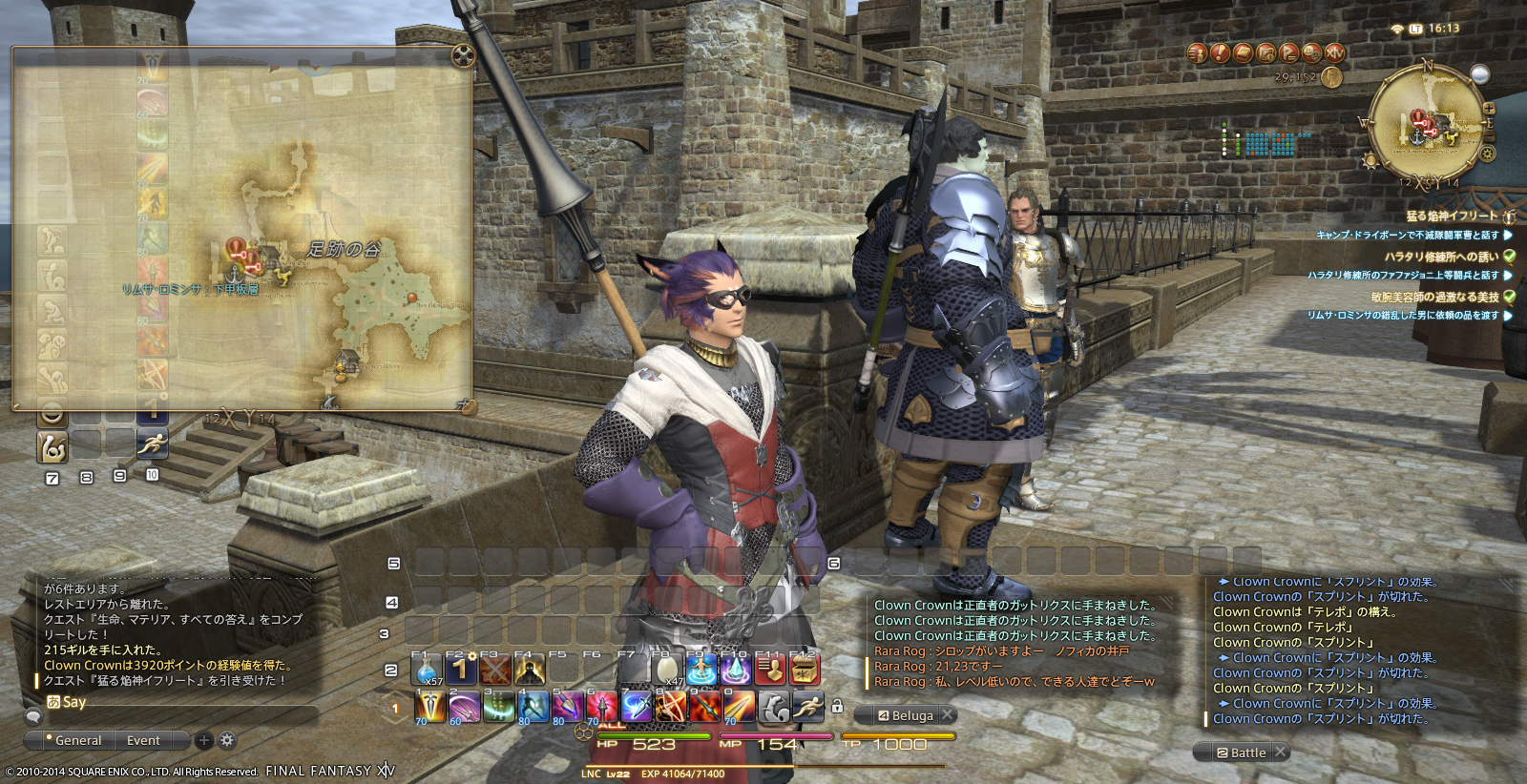Use the Teleport crystal action
Screen dimensions: 1527x784
click(735, 670)
